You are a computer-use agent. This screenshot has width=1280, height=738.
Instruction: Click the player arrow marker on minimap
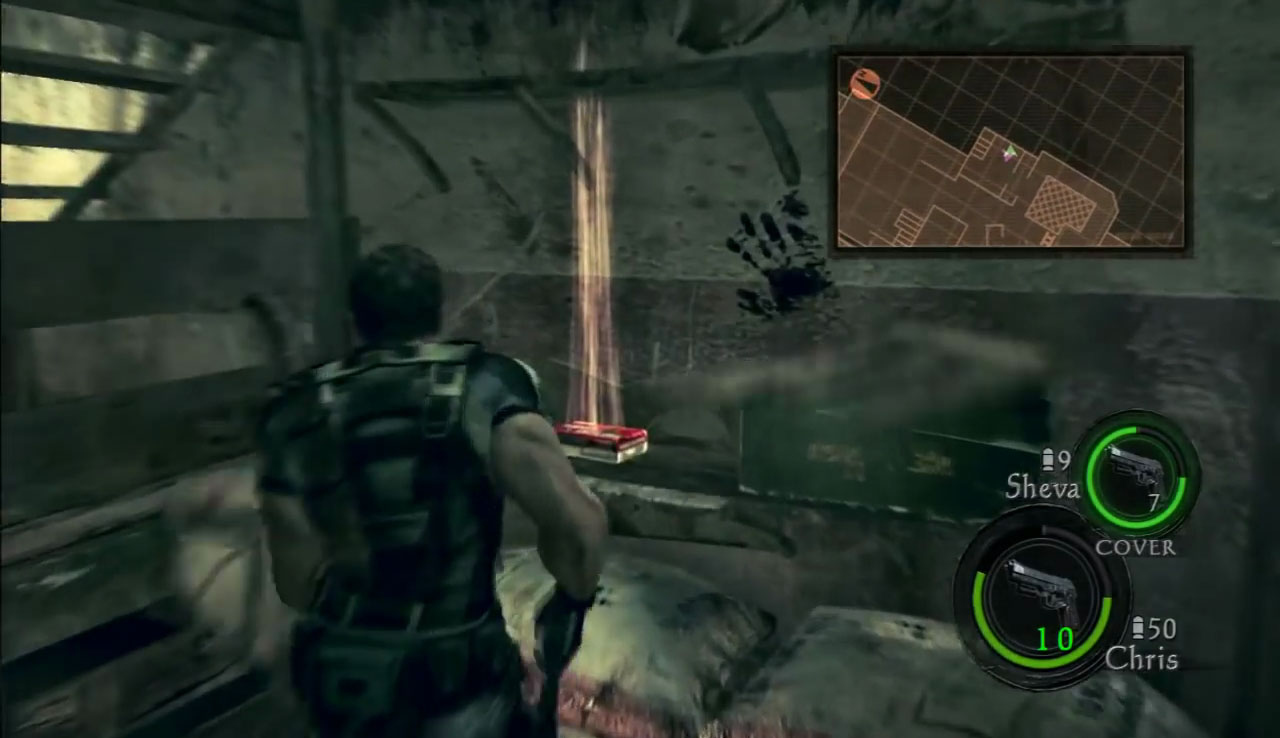click(1010, 151)
